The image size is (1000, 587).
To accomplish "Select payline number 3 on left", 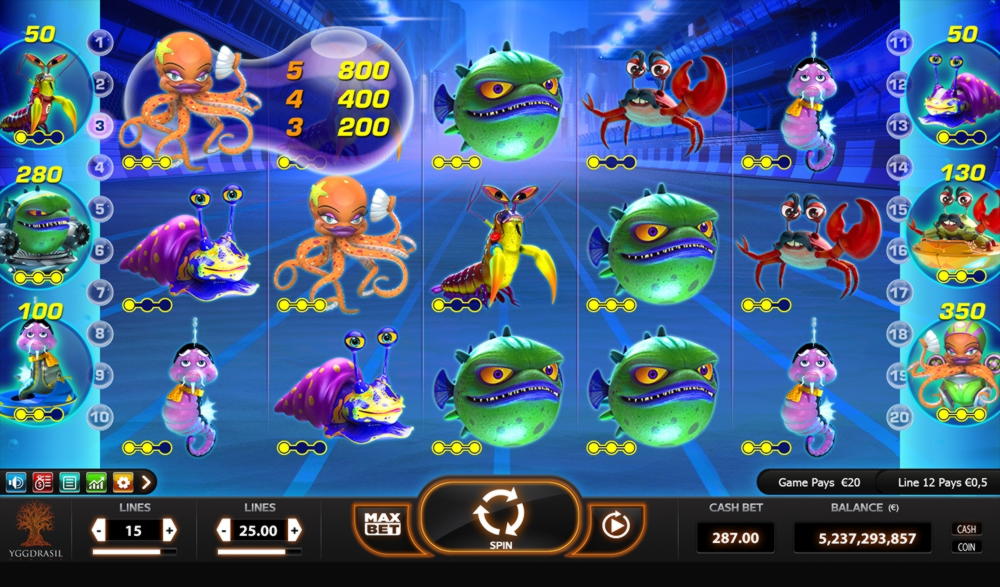I will [100, 126].
